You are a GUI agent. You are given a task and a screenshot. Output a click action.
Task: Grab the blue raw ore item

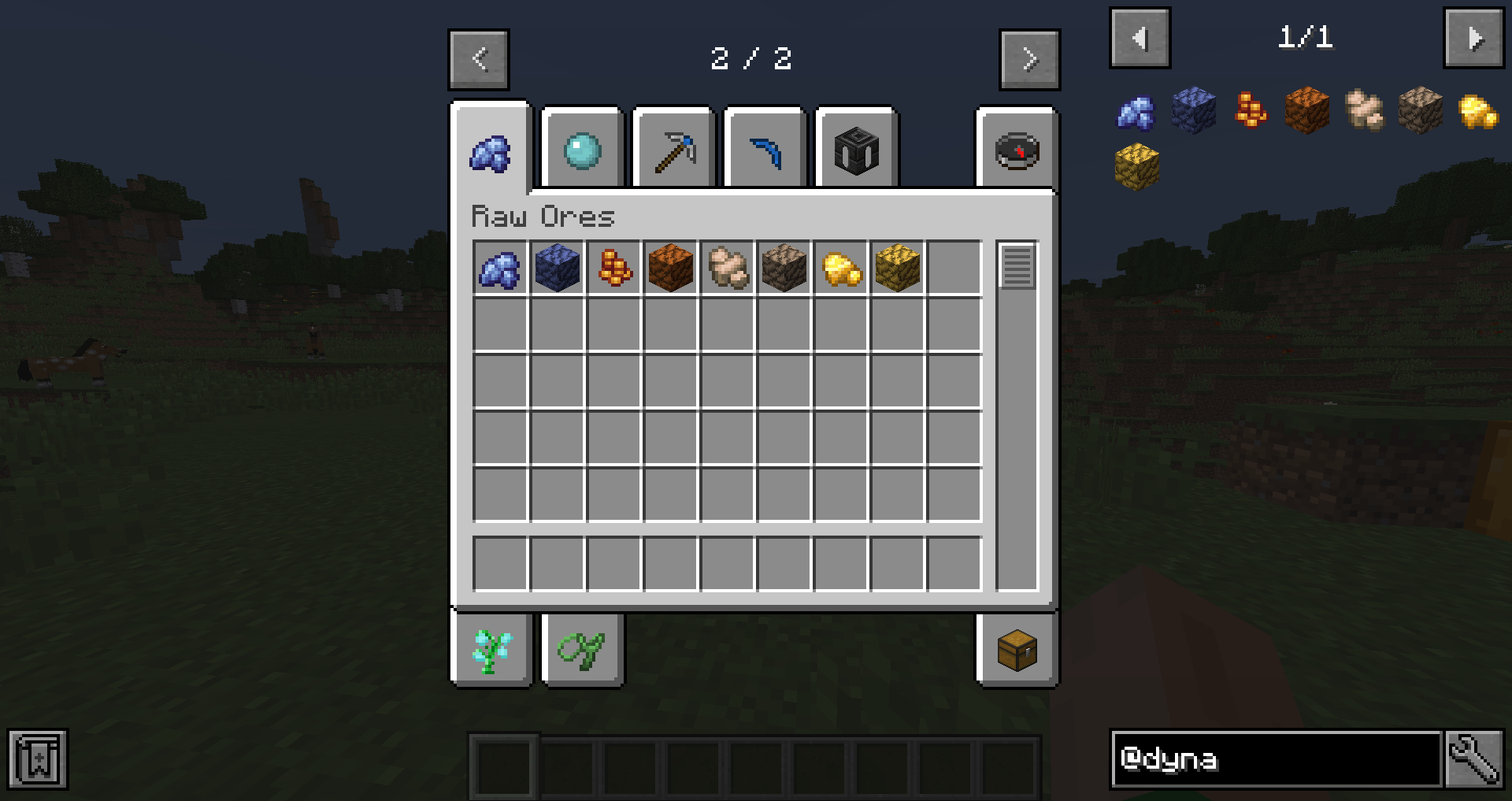[499, 268]
